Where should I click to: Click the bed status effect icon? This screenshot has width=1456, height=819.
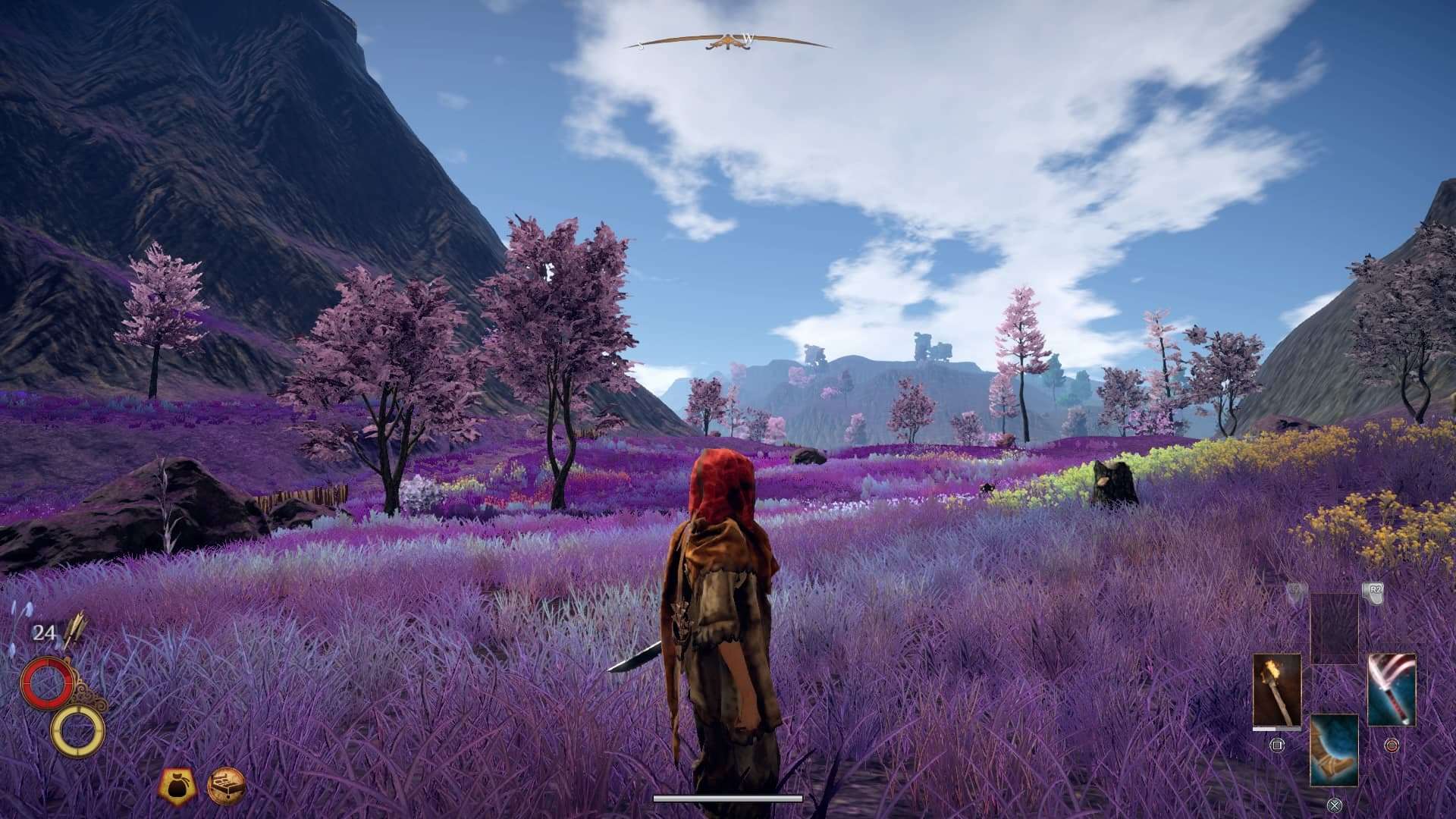[x=227, y=784]
